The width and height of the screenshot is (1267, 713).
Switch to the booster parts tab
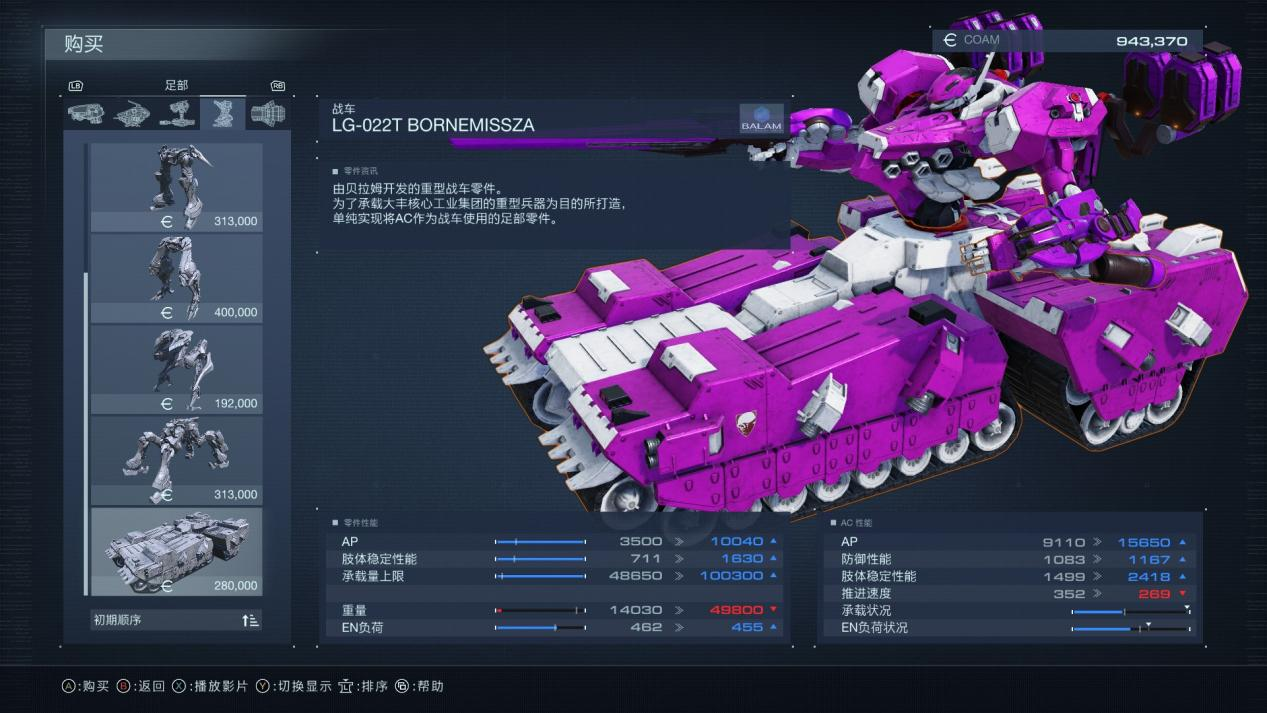coord(268,113)
